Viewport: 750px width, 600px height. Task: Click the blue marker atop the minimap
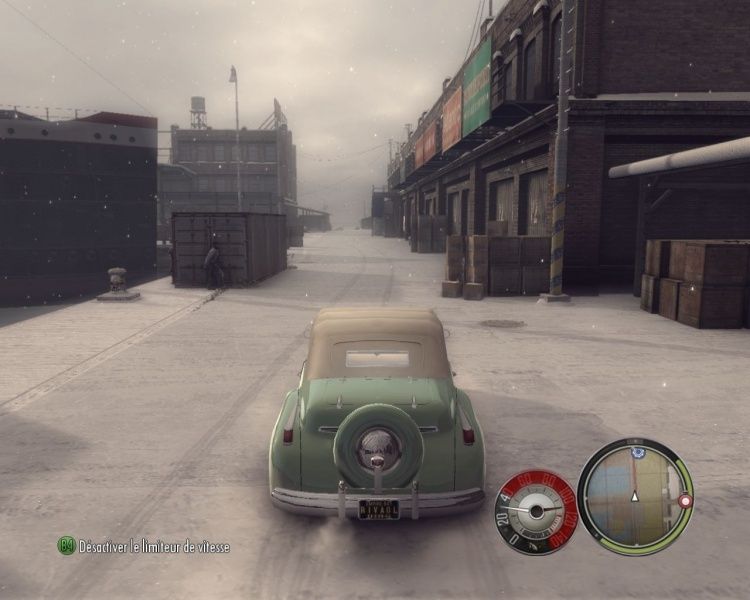(637, 453)
